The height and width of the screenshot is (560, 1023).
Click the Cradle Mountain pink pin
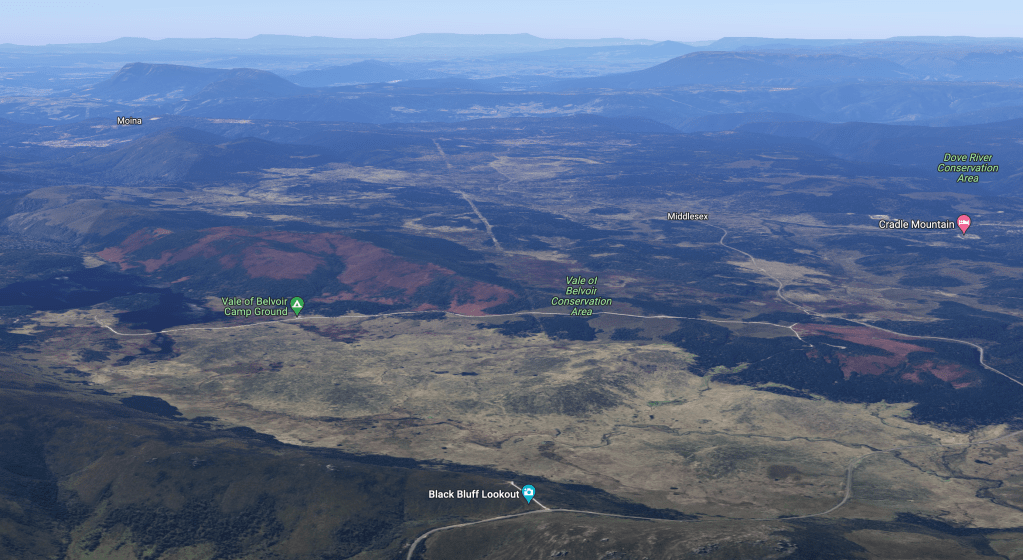pyautogui.click(x=963, y=224)
